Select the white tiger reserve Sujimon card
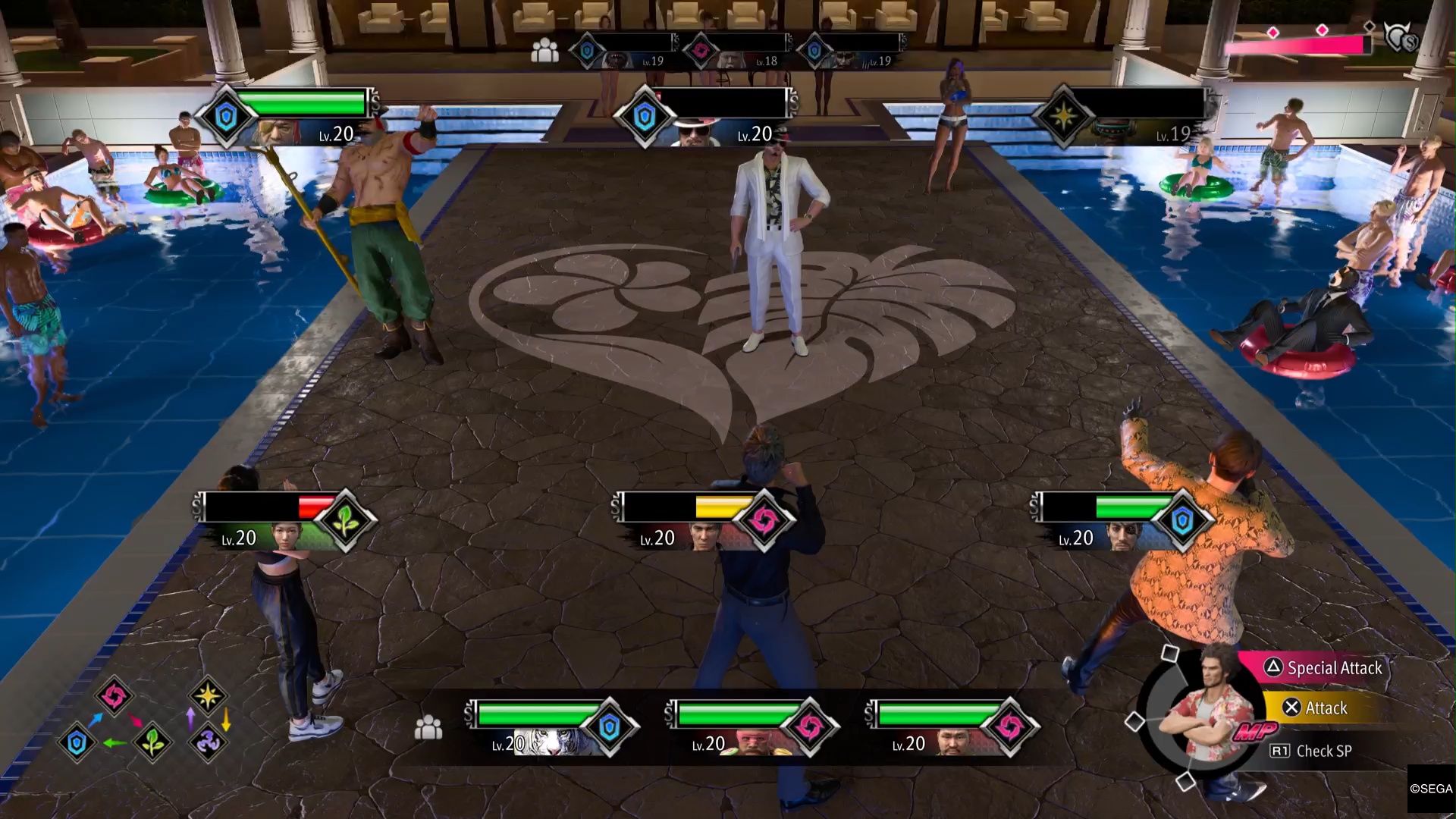The width and height of the screenshot is (1456, 819). tap(550, 728)
